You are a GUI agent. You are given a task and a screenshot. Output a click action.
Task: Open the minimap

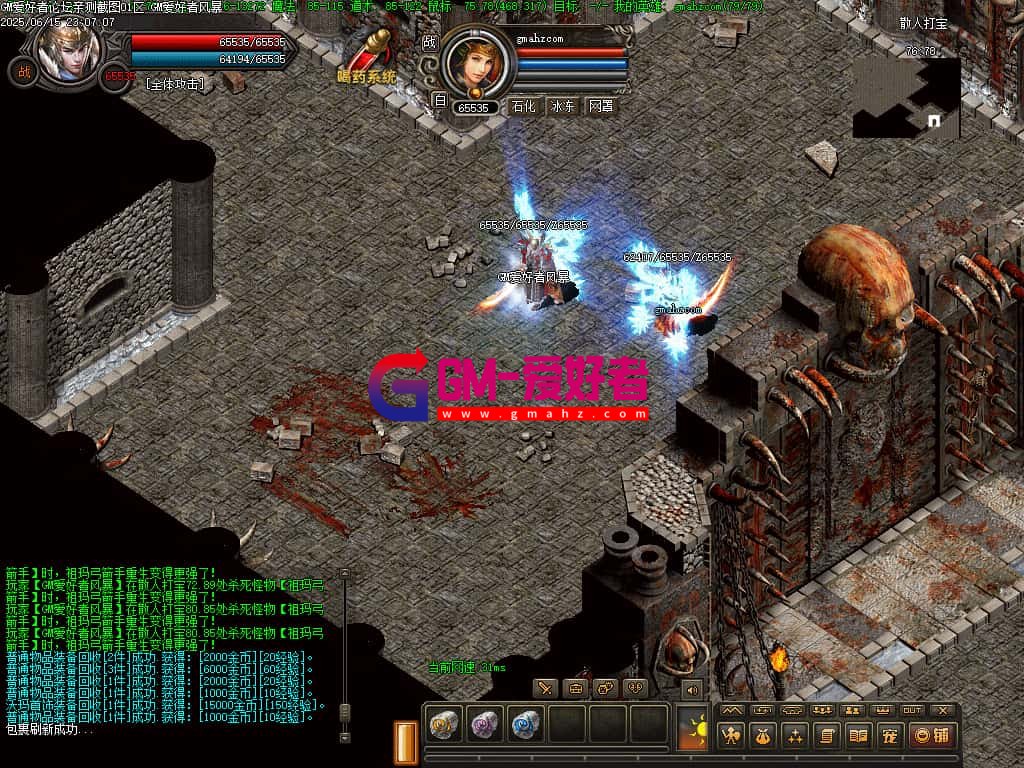906,98
